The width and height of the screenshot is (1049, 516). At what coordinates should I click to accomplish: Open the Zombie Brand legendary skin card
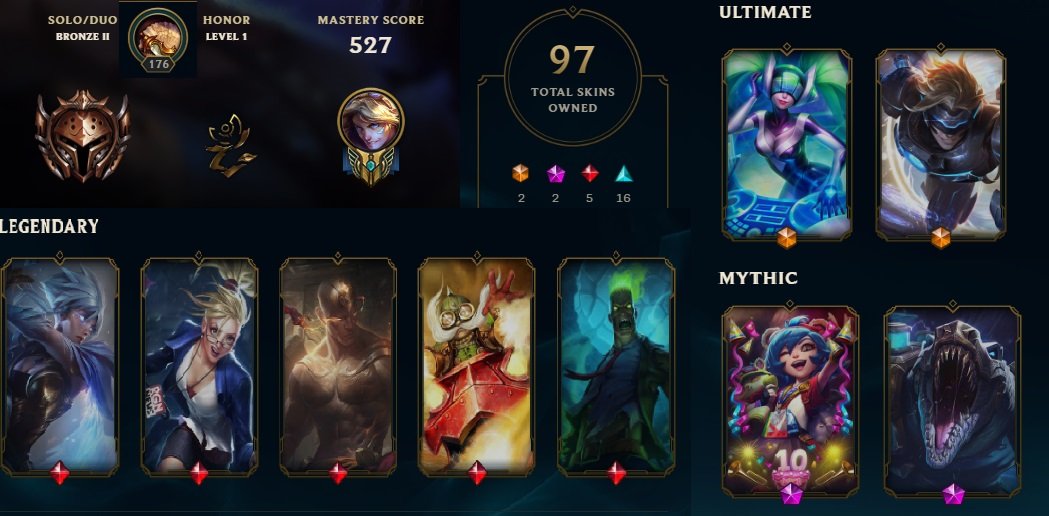tap(616, 365)
